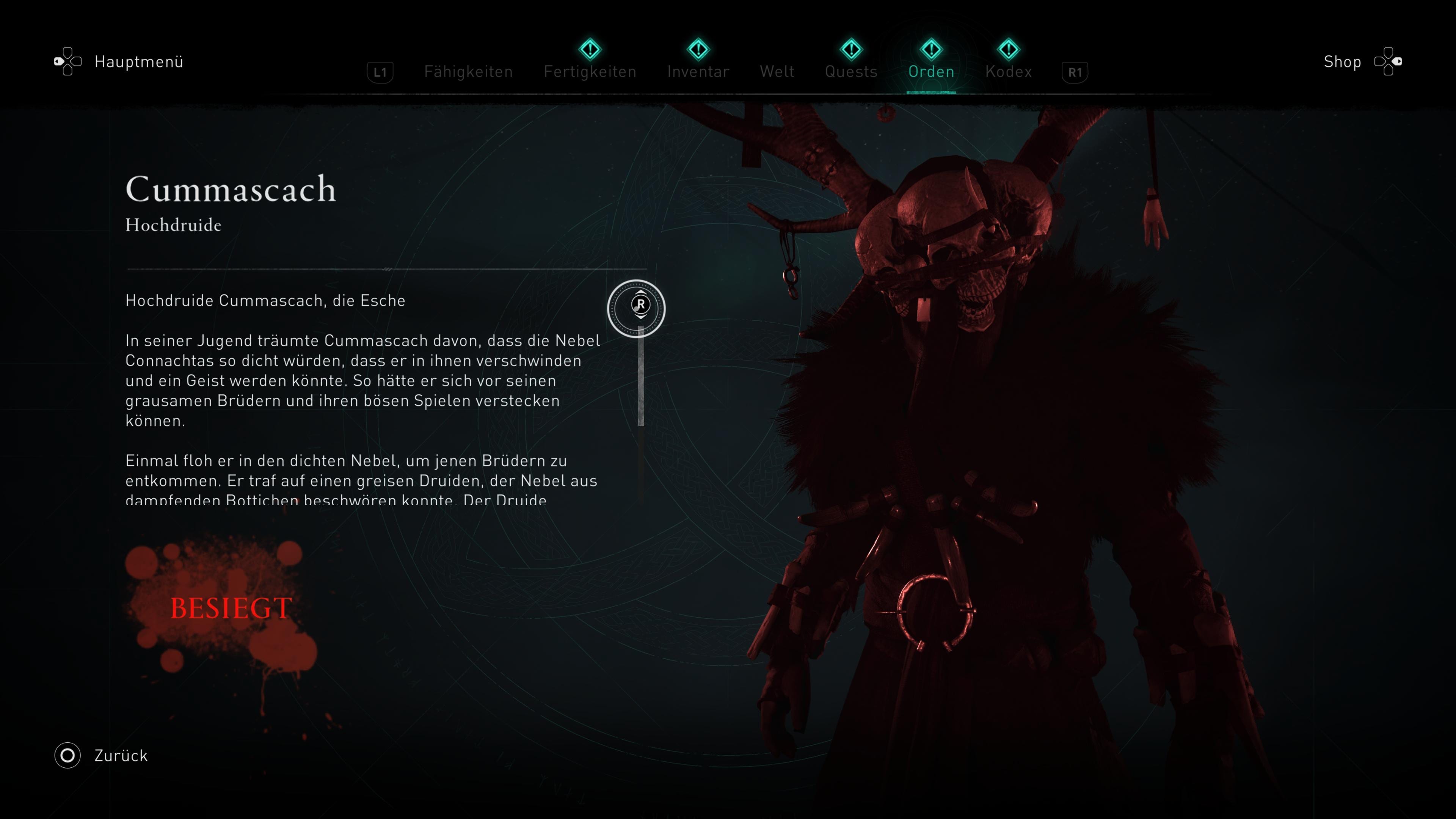Screen dimensions: 1456x819
Task: Select the Orden tab
Action: 931,72
